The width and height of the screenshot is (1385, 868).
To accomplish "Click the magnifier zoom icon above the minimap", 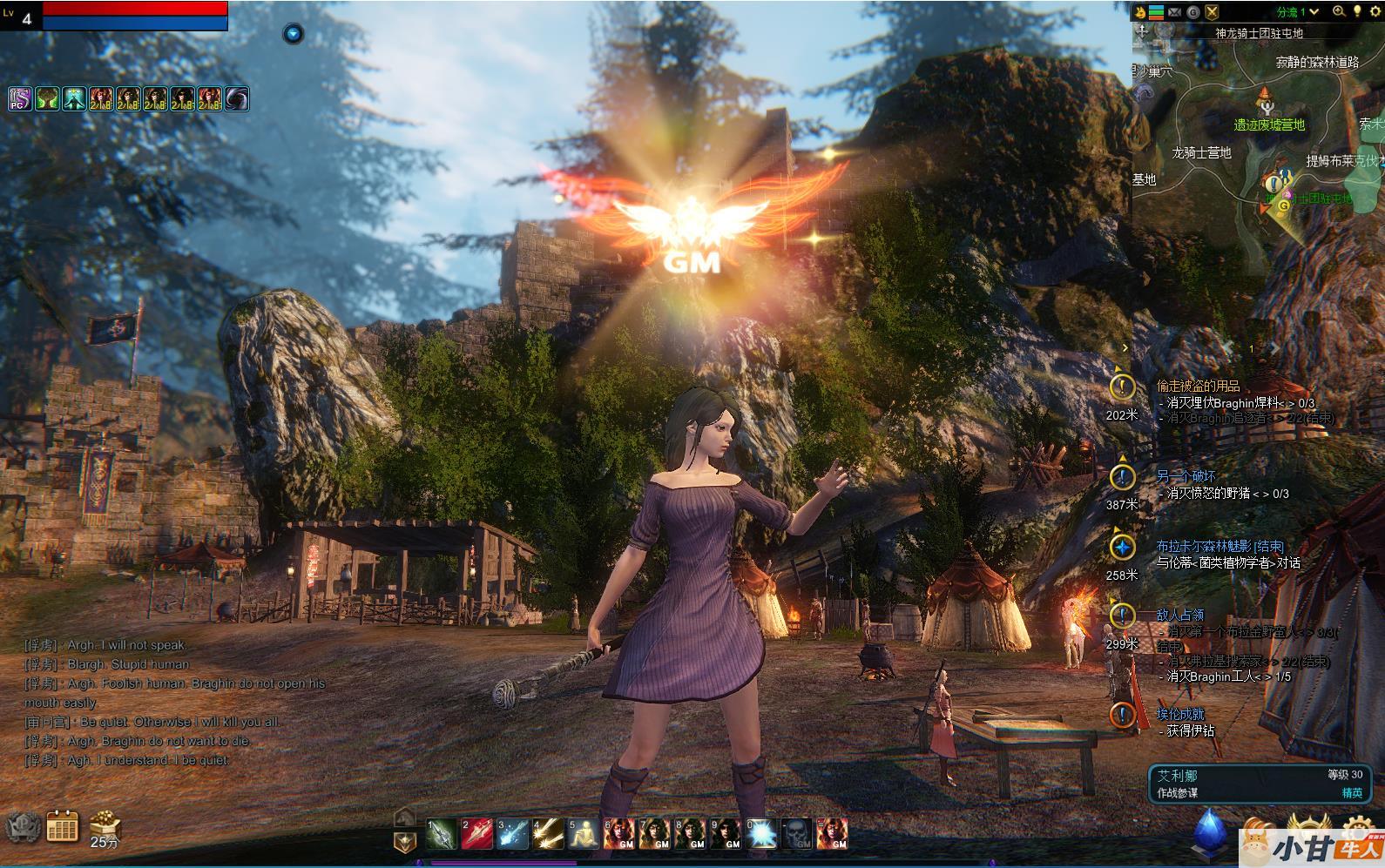I will (x=1339, y=11).
